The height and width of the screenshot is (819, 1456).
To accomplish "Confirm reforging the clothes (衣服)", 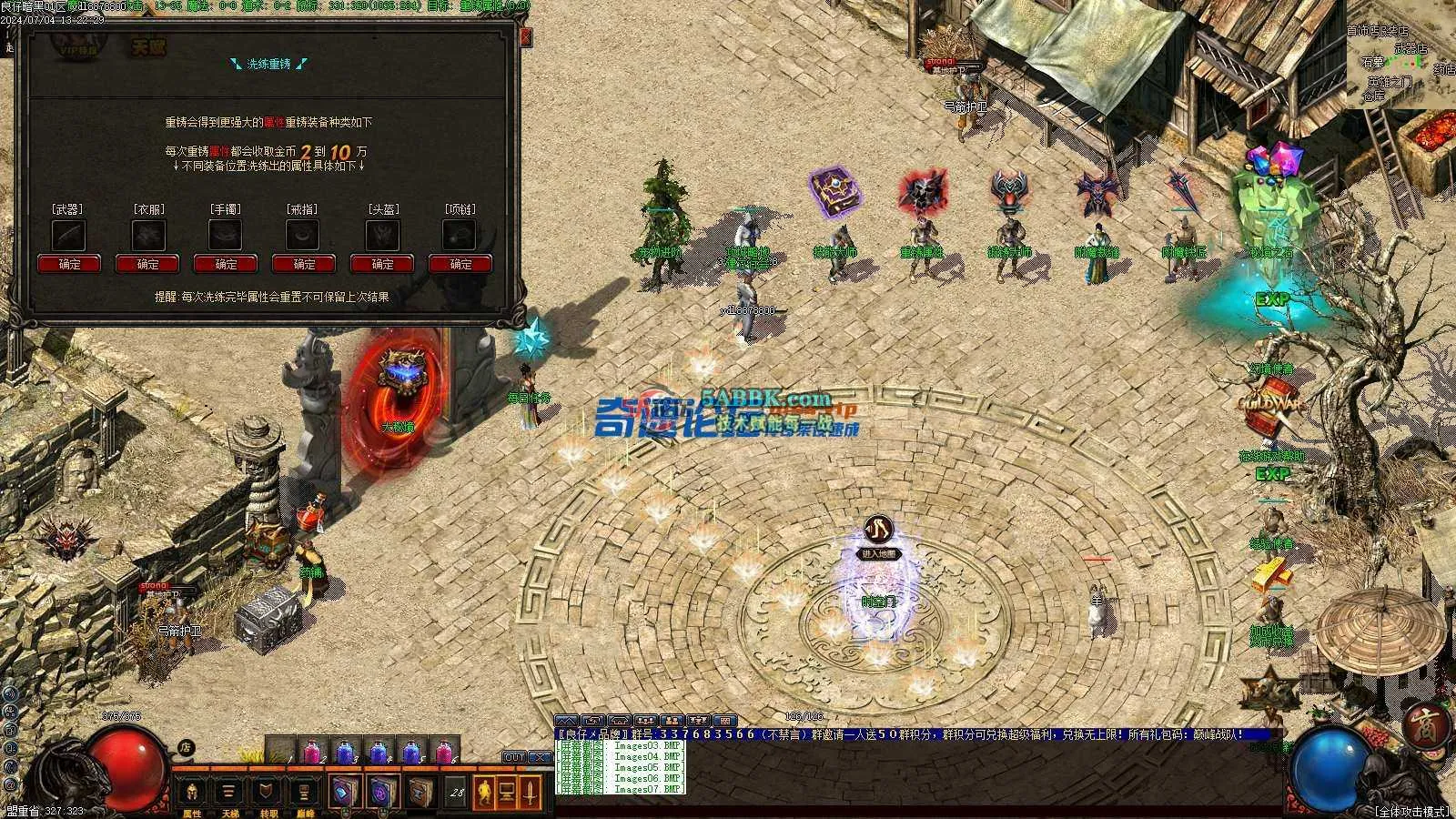I will pyautogui.click(x=147, y=264).
